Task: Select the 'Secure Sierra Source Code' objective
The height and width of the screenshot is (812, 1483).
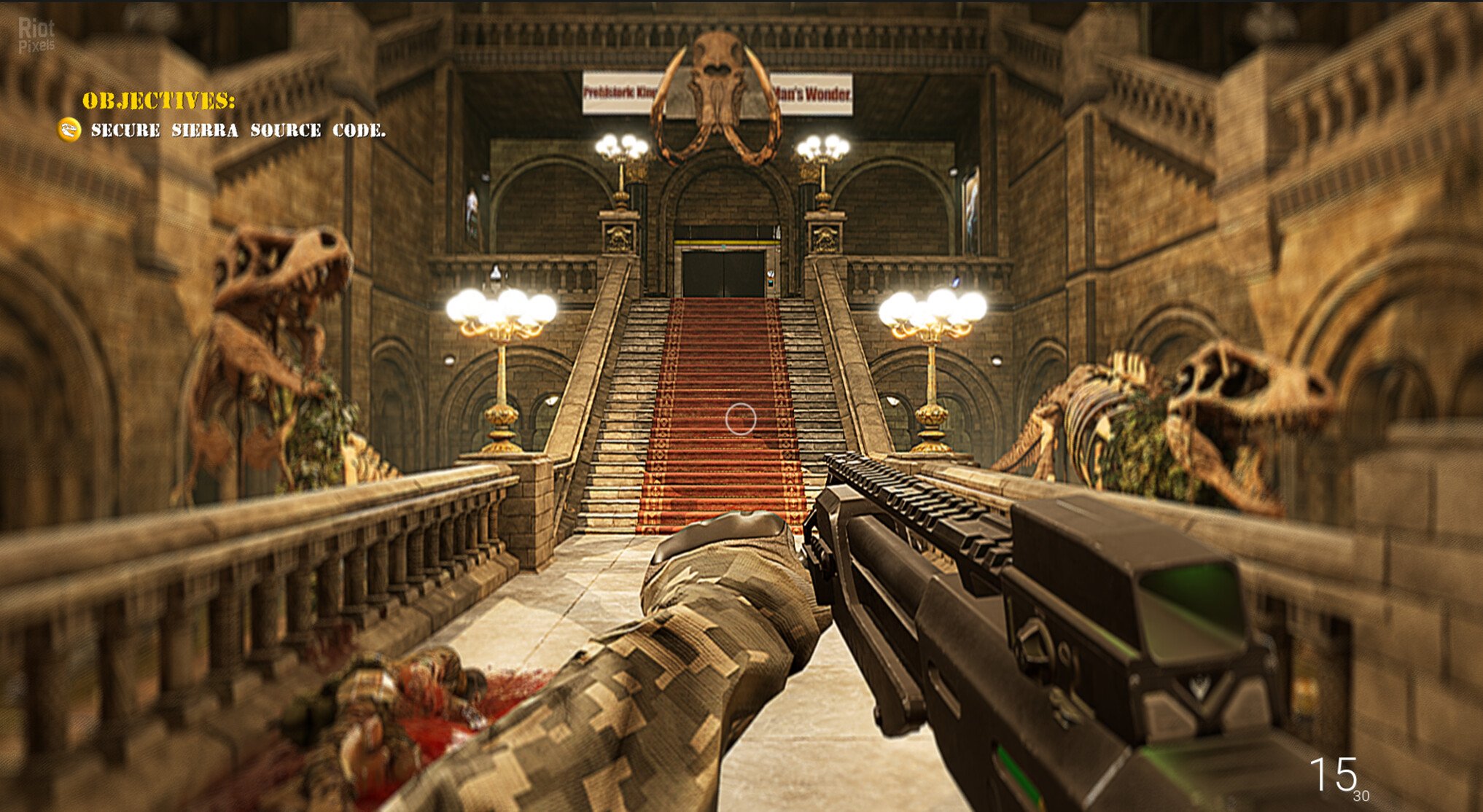Action: (x=238, y=130)
